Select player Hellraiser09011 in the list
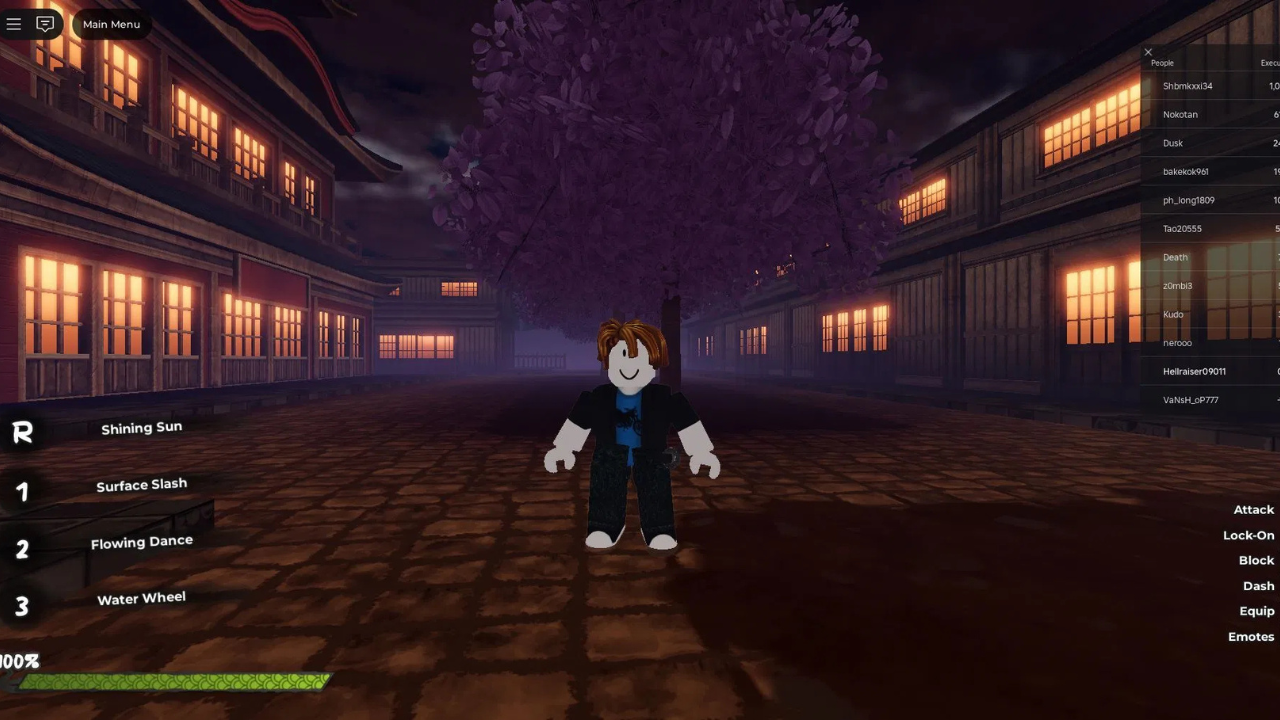Image resolution: width=1280 pixels, height=720 pixels. 1194,372
